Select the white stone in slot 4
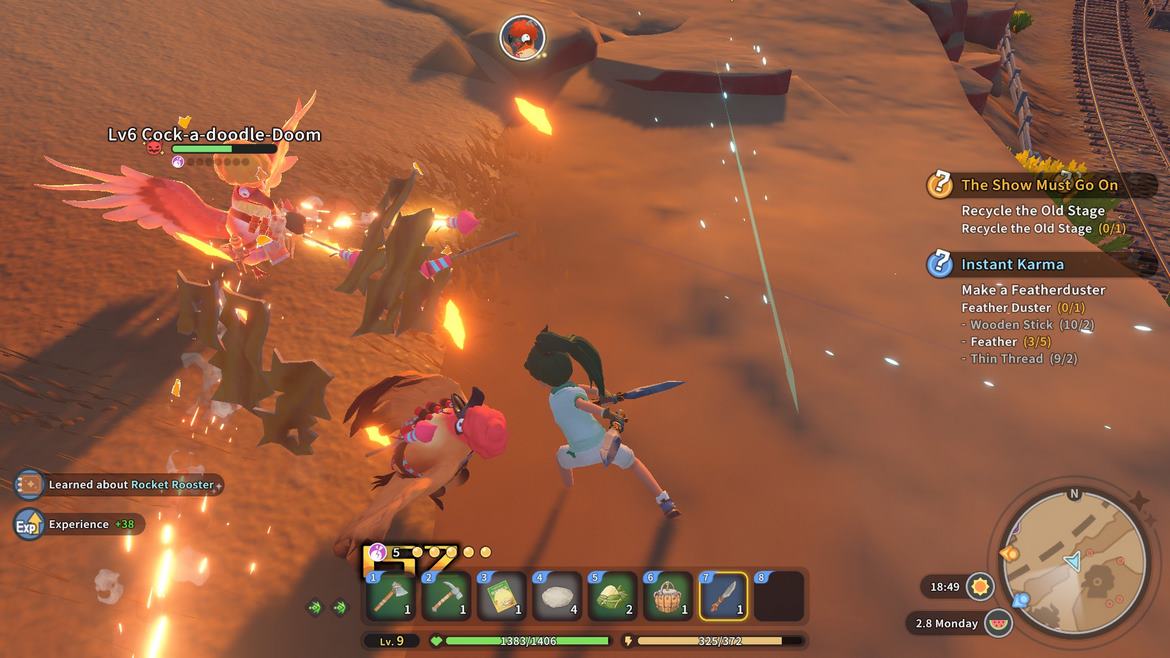Image resolution: width=1170 pixels, height=658 pixels. (557, 596)
